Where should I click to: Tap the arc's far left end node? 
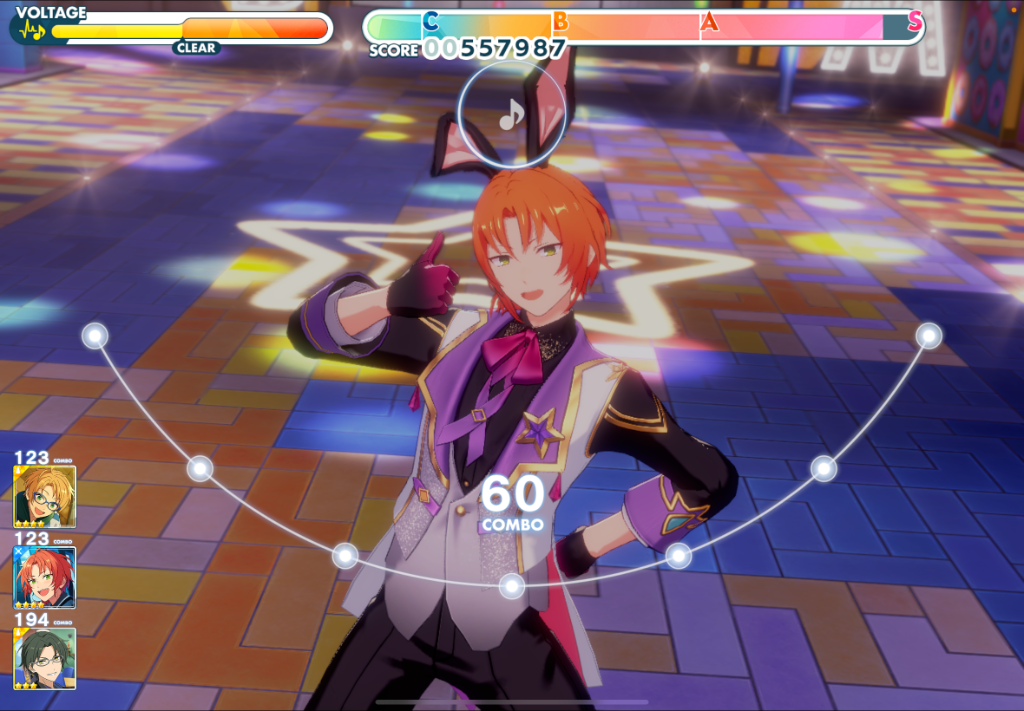95,336
